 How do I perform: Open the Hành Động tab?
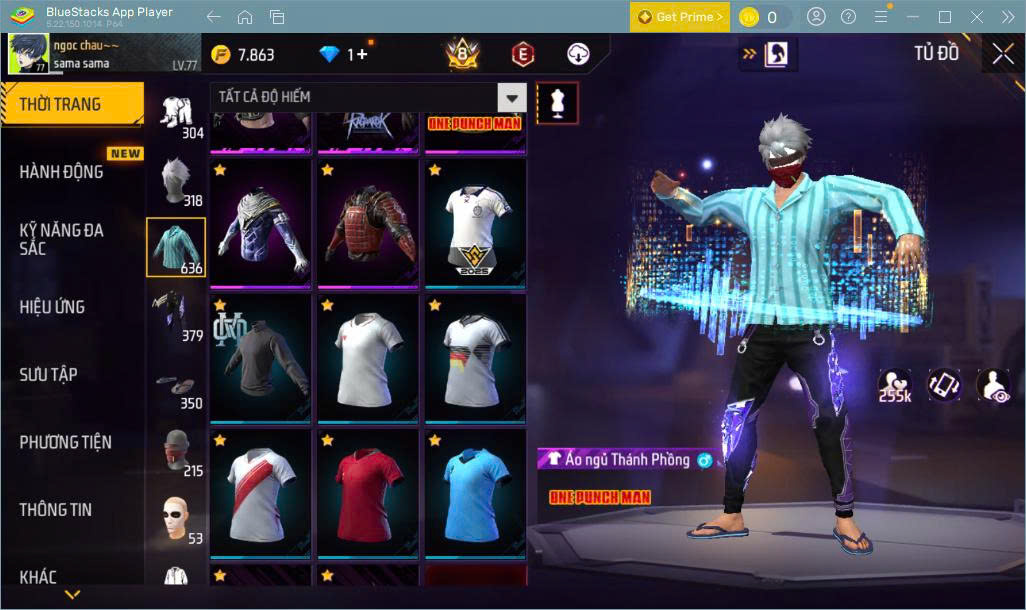coord(62,172)
